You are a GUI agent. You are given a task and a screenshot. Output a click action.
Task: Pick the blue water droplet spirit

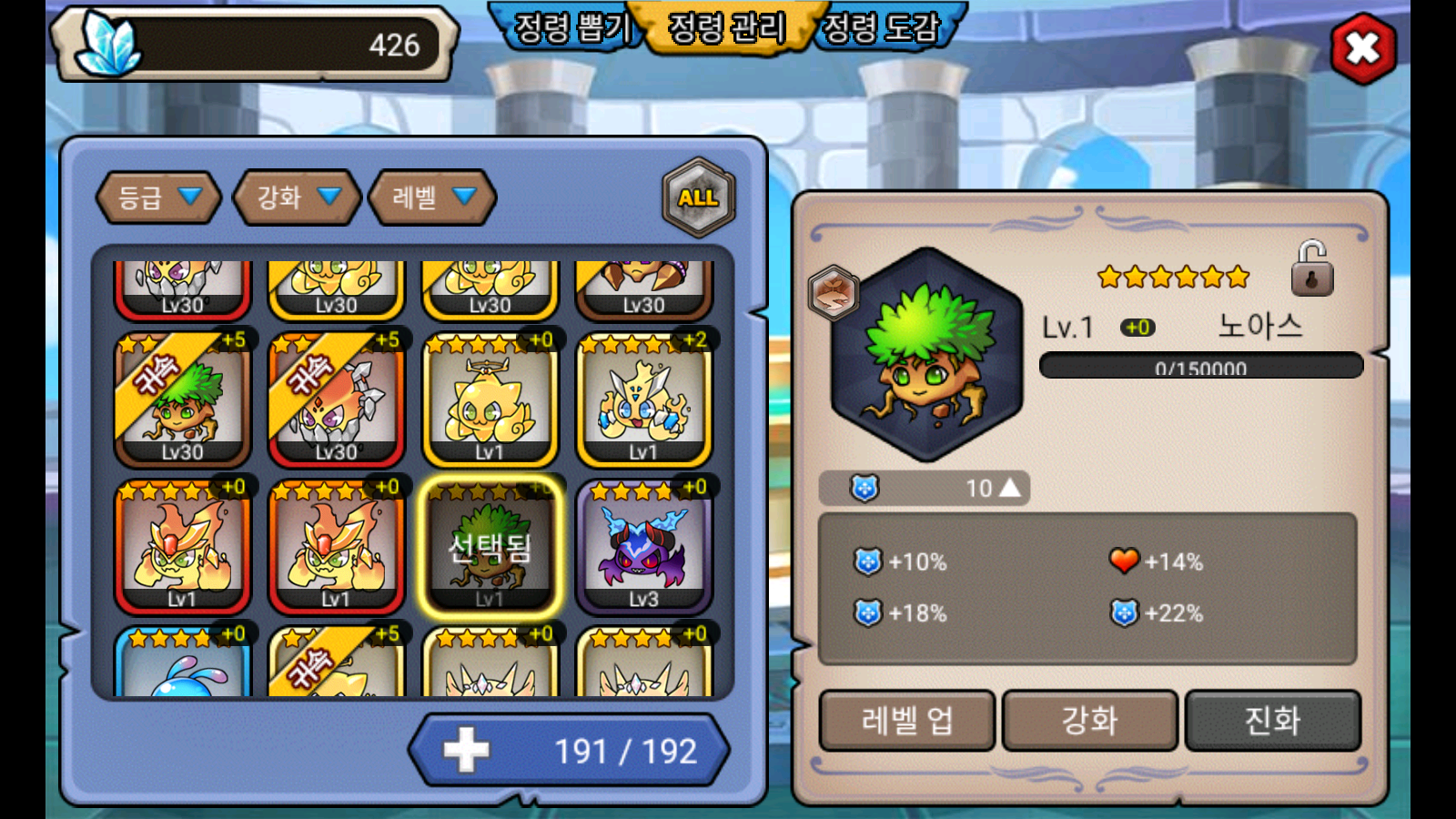click(182, 666)
